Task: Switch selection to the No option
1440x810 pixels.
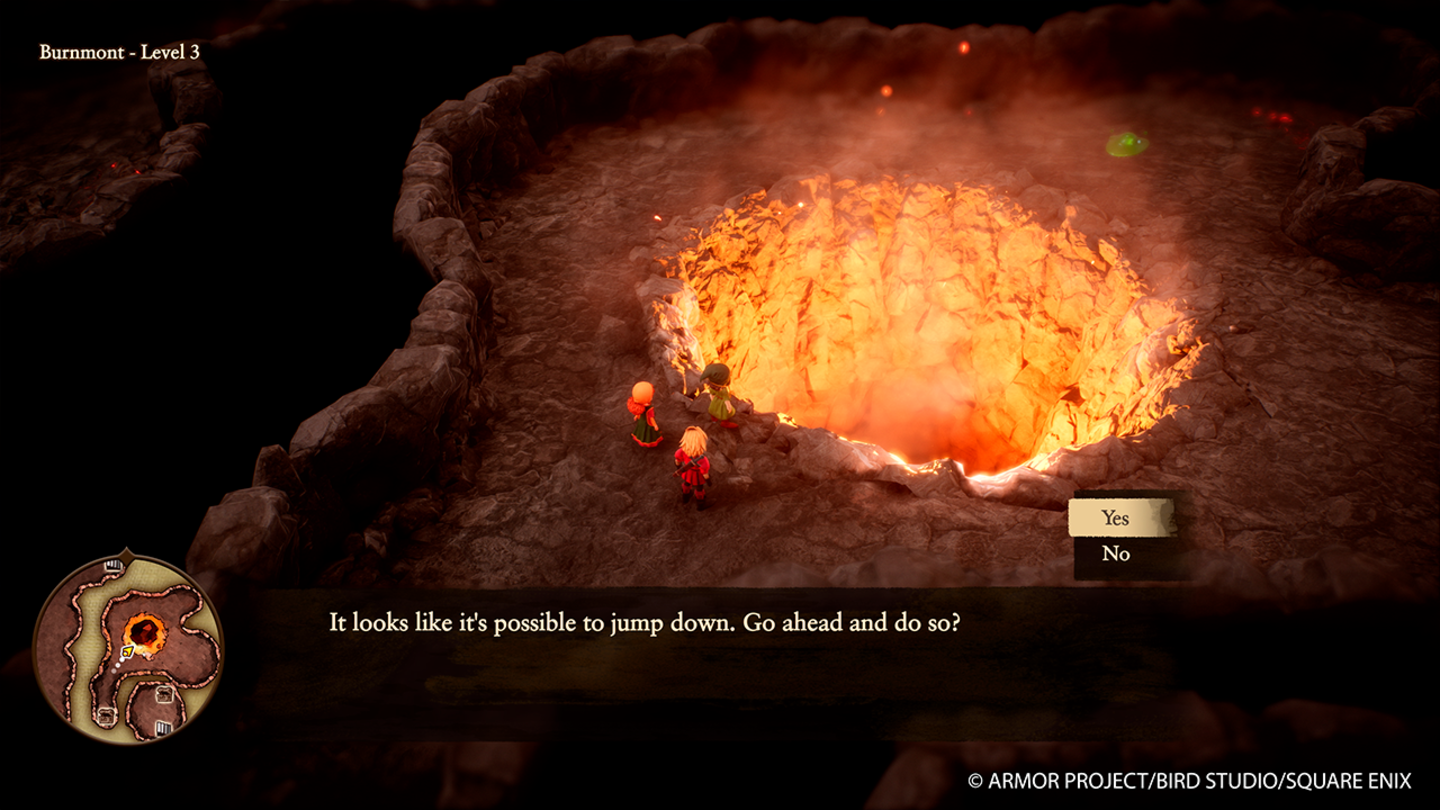Action: pos(1117,552)
